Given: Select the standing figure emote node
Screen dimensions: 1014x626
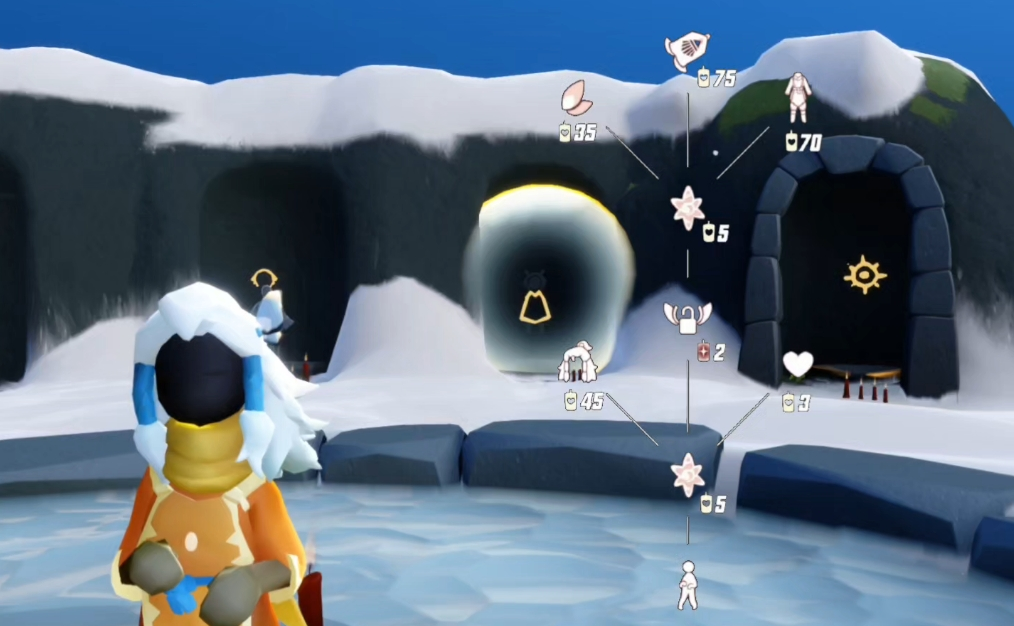Looking at the screenshot, I should point(687,584).
